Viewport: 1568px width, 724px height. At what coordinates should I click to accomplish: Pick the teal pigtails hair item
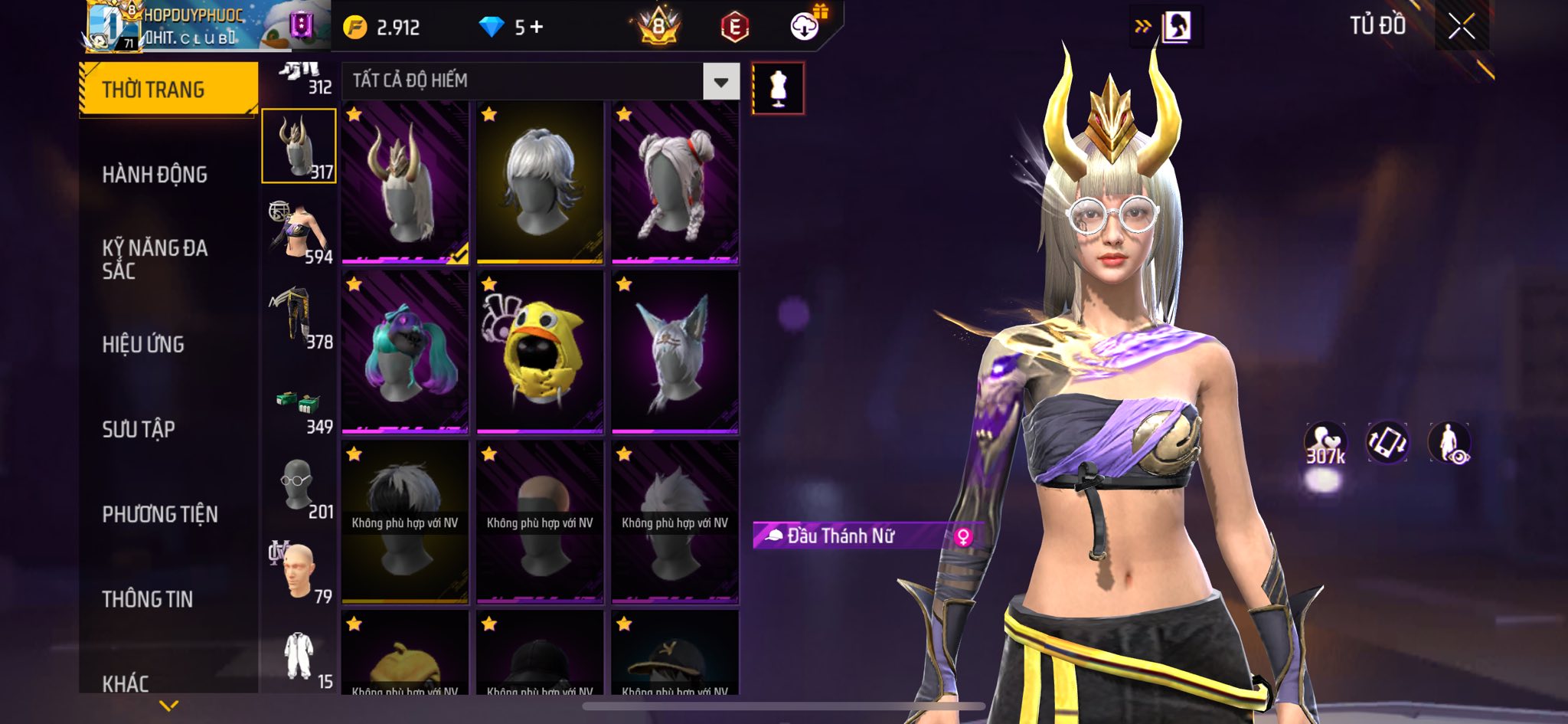click(x=405, y=352)
